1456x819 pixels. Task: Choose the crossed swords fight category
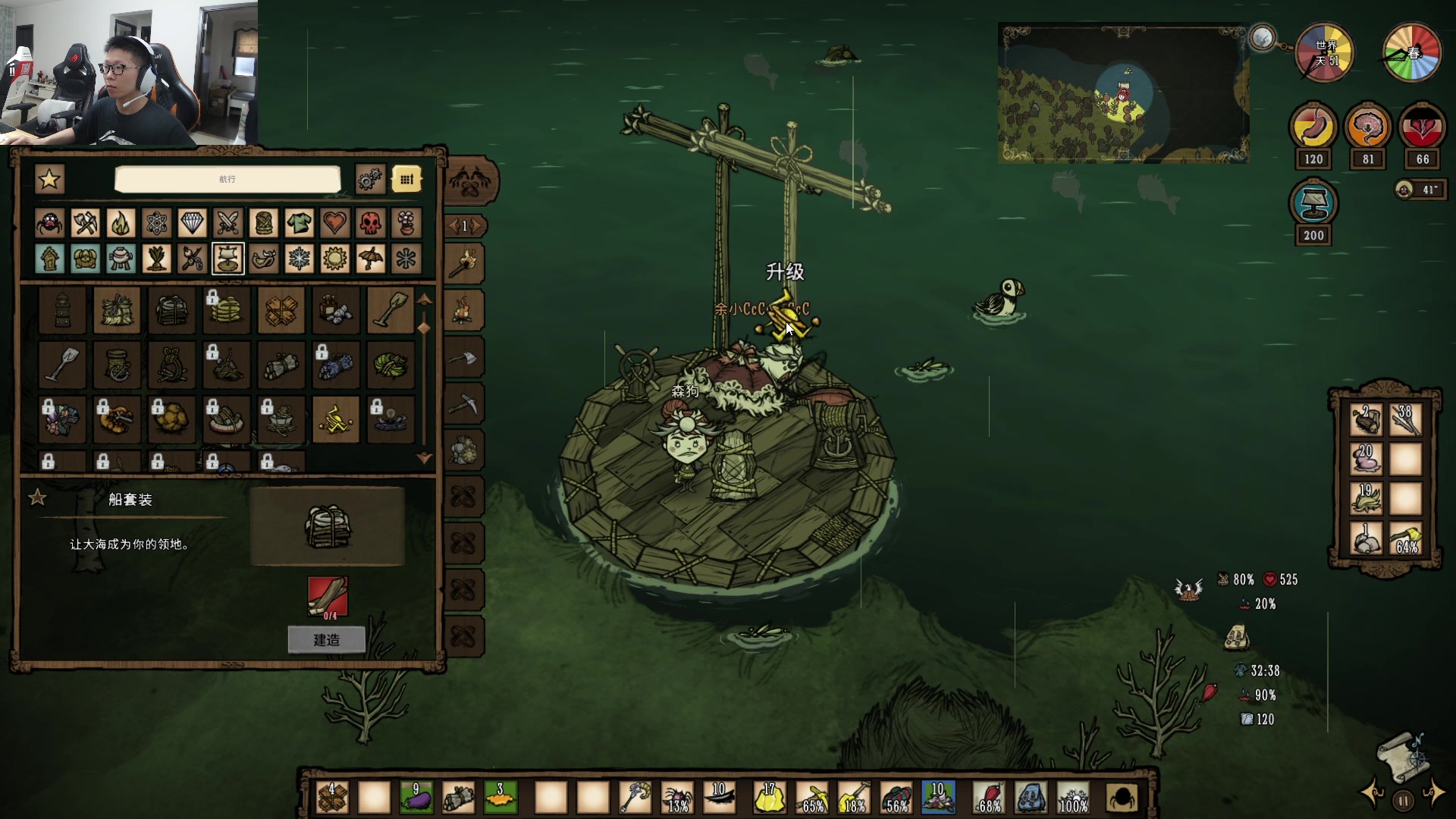[227, 223]
